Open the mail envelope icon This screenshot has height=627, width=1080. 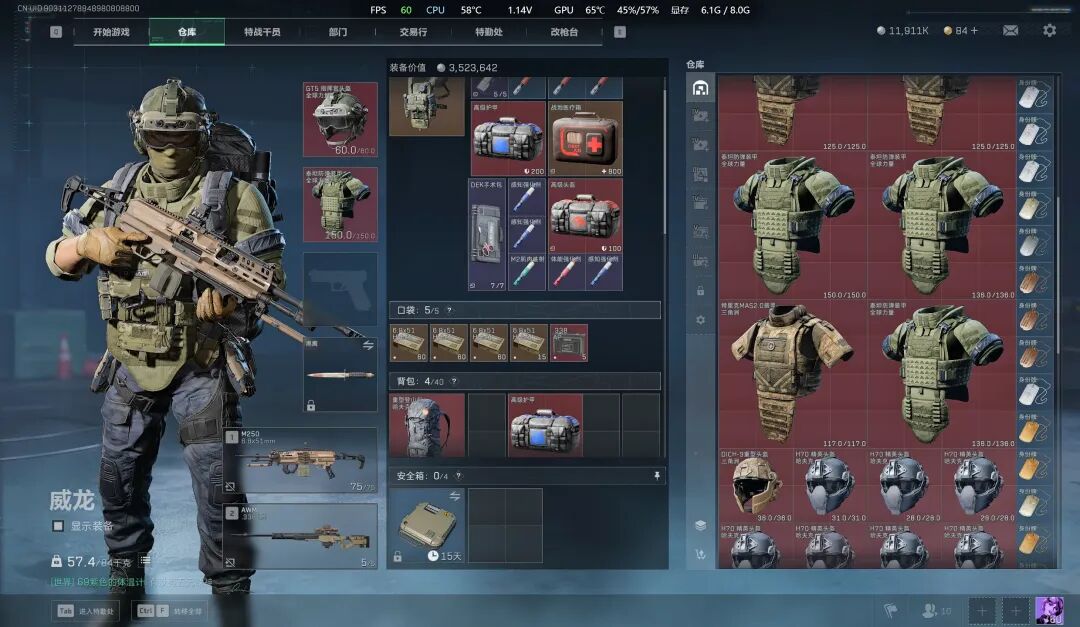coord(1011,31)
